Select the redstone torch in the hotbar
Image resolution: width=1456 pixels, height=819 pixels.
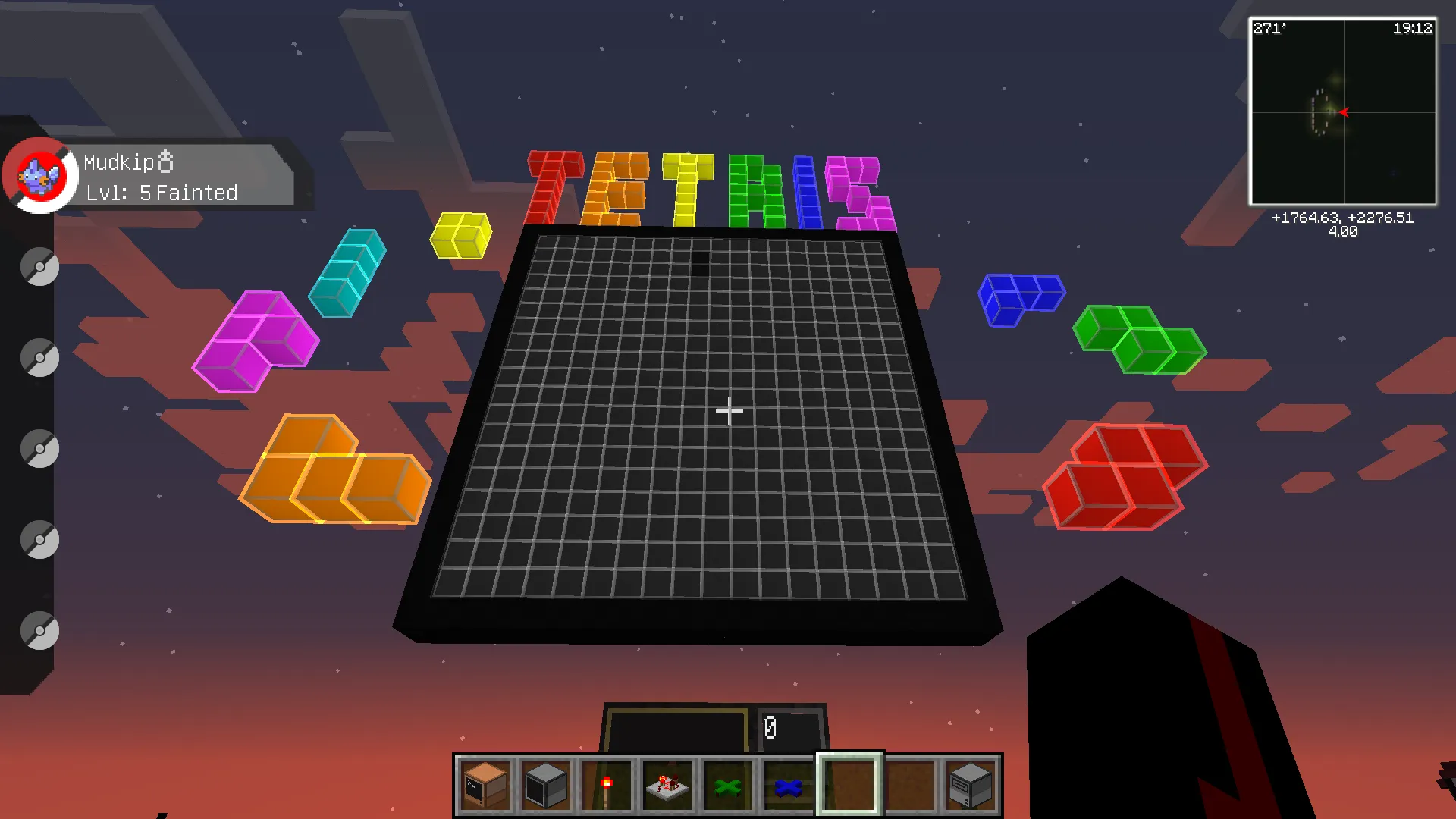606,784
